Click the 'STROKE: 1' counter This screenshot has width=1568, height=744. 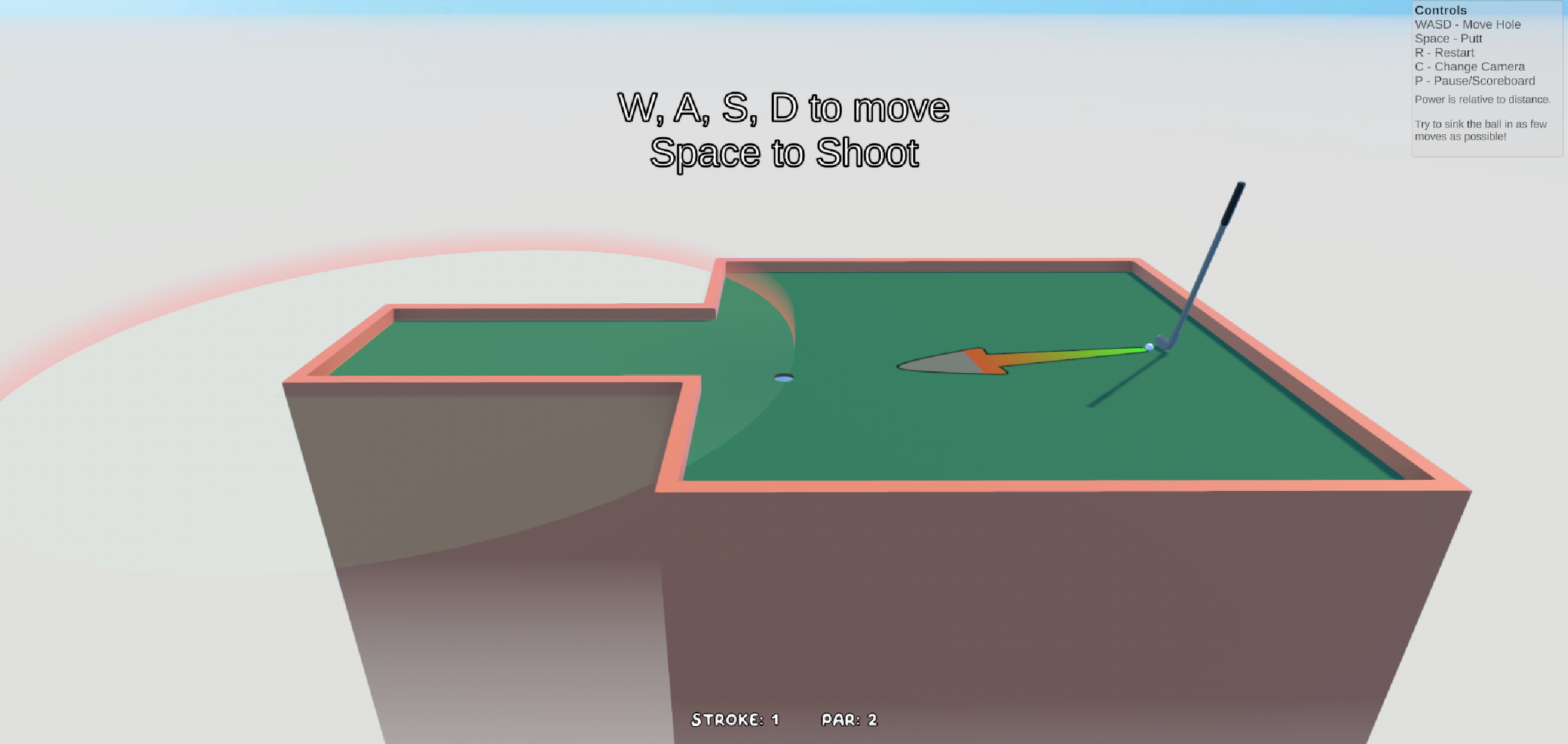click(x=735, y=719)
